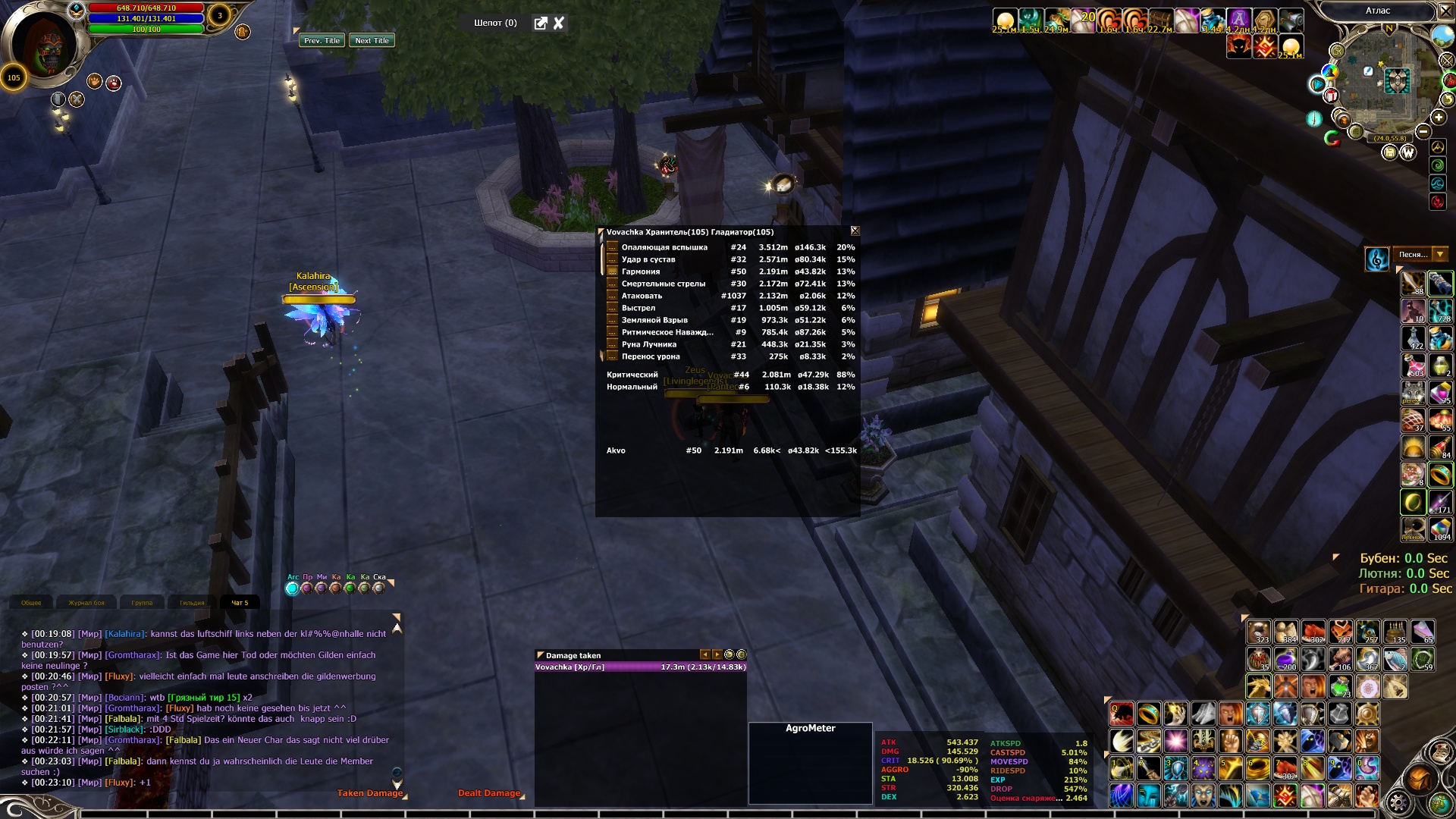This screenshot has height=819, width=1456.
Task: Switch to the Гильдия chat tab
Action: click(192, 603)
